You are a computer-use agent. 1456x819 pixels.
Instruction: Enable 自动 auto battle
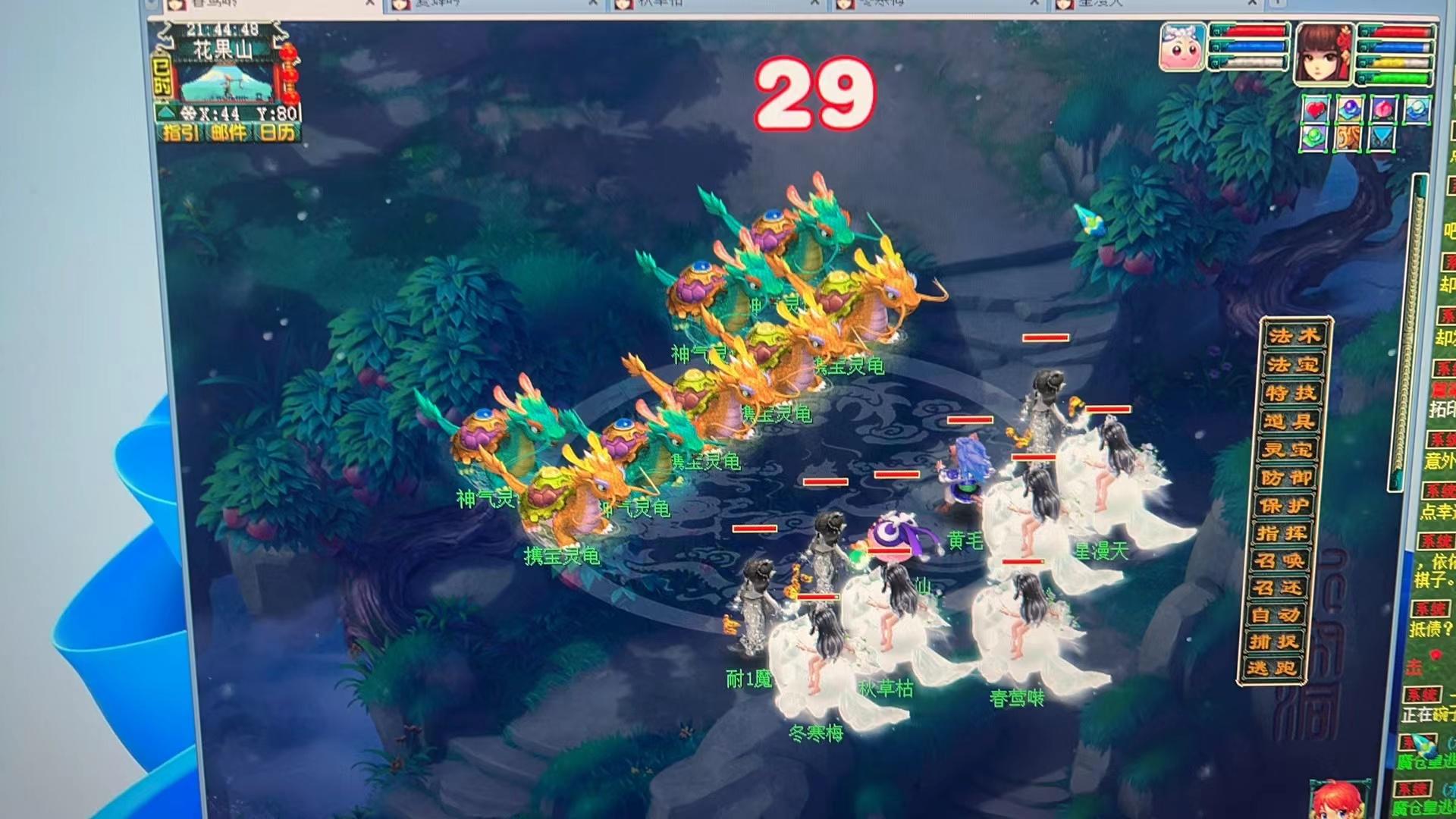tap(1276, 614)
